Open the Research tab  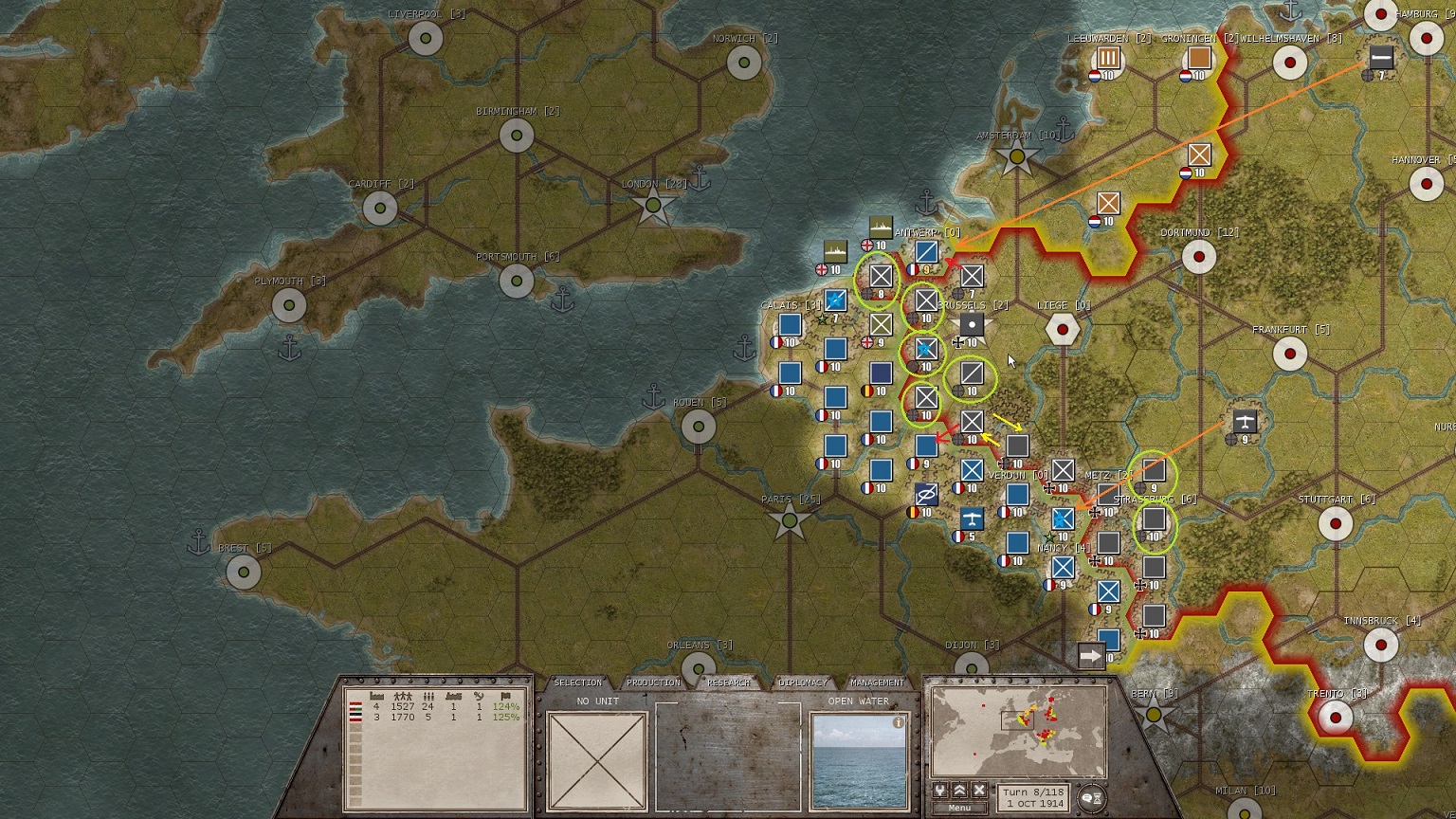[728, 682]
